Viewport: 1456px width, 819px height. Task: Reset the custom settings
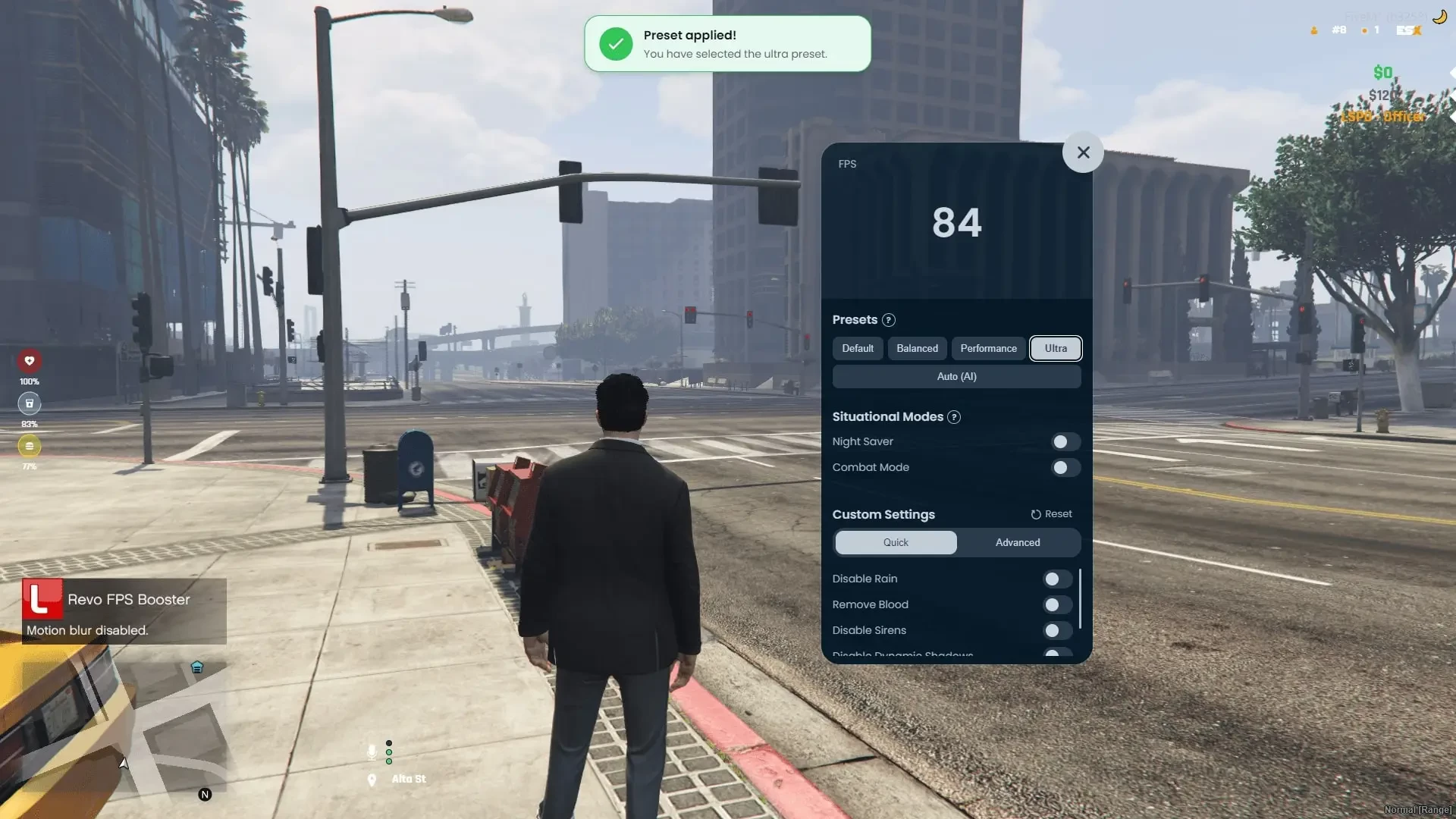tap(1052, 514)
